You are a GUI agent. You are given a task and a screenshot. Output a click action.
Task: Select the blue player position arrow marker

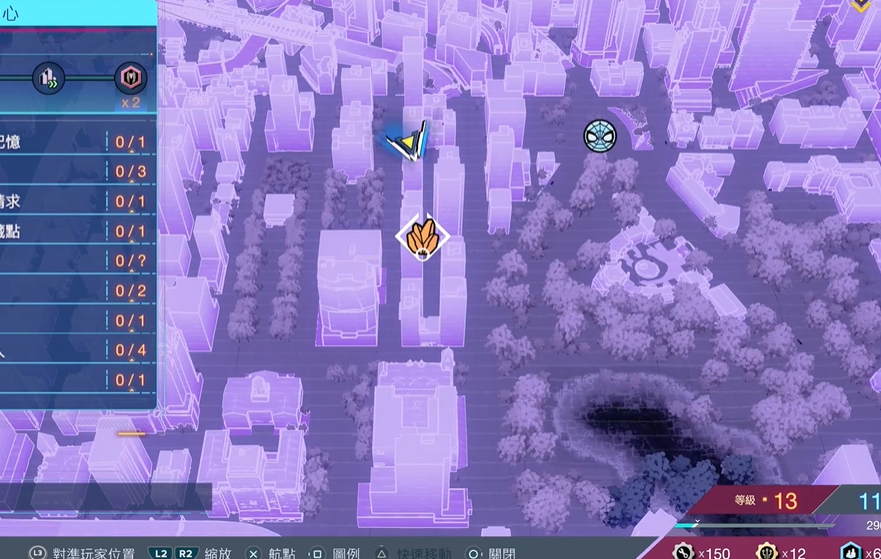[408, 143]
